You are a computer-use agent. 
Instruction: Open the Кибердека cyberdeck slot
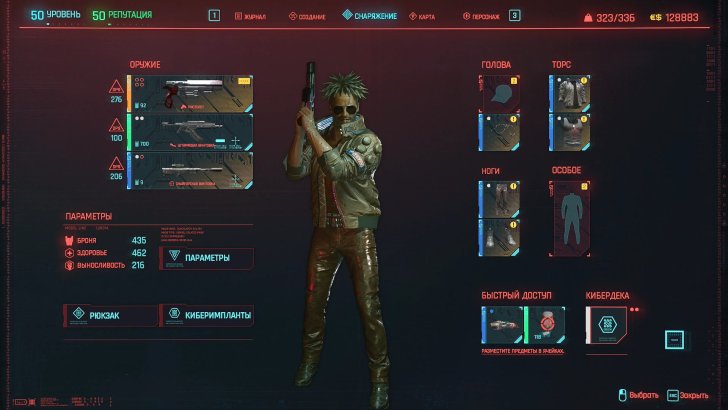[606, 325]
